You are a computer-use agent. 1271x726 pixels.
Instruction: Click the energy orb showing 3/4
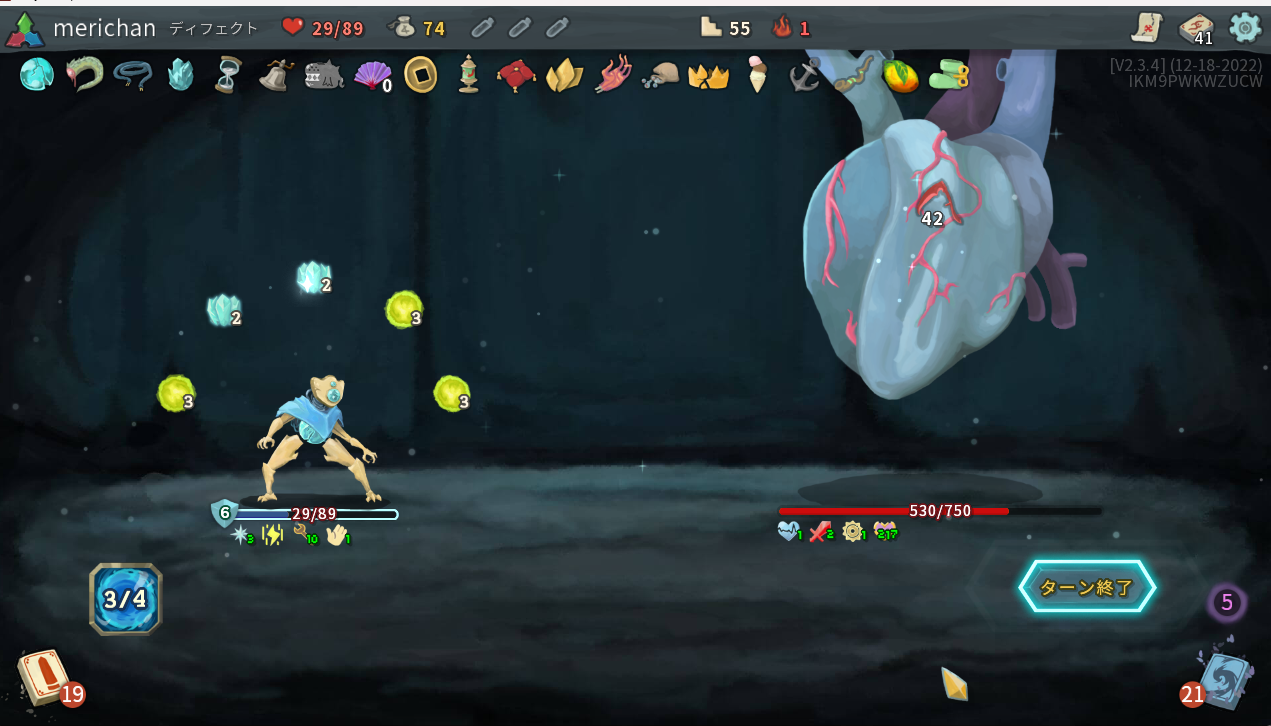(x=125, y=599)
